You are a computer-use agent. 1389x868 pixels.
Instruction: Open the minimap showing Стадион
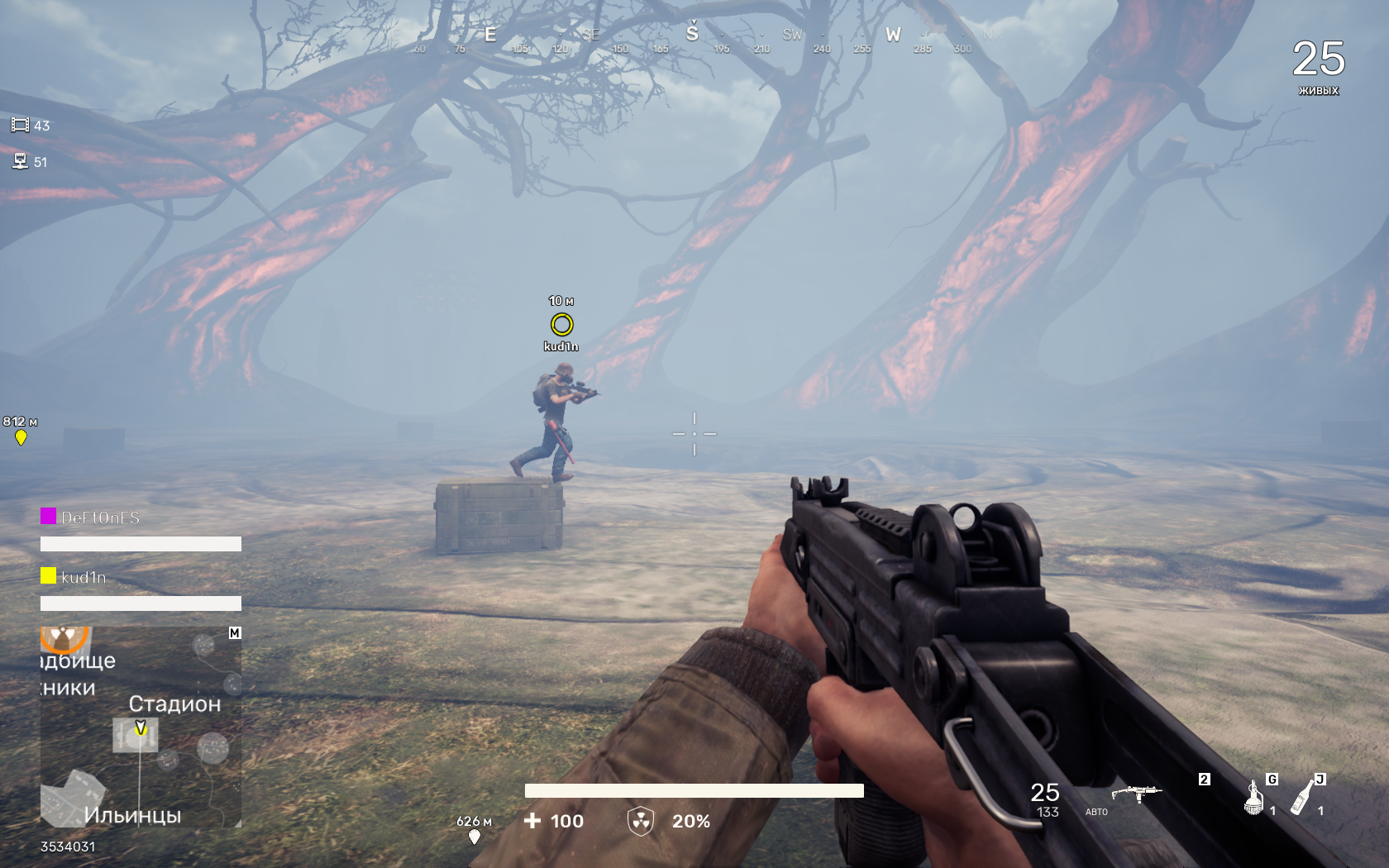click(x=141, y=727)
